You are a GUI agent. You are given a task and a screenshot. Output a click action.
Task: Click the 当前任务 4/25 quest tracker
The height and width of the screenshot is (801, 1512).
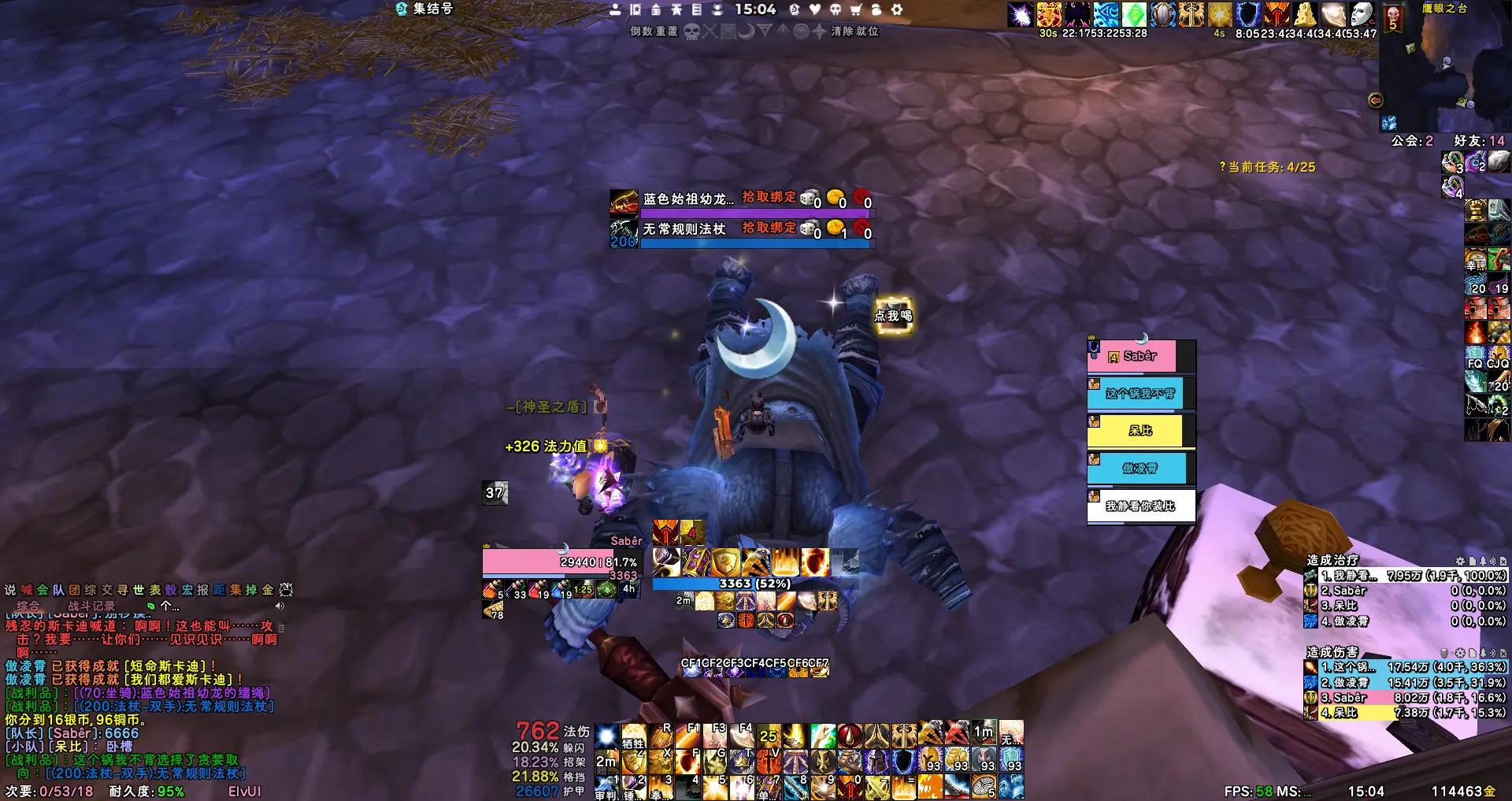pyautogui.click(x=1267, y=167)
